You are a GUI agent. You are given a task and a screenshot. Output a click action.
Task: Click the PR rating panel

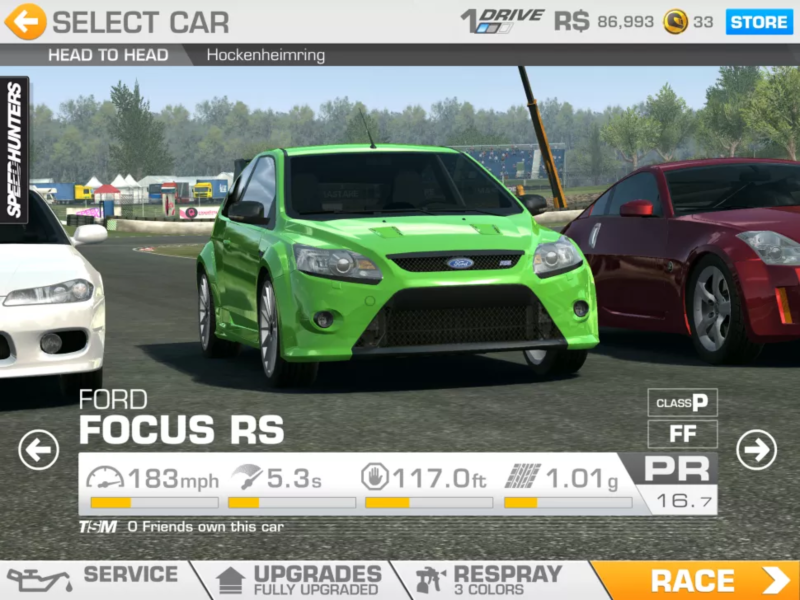pos(677,483)
